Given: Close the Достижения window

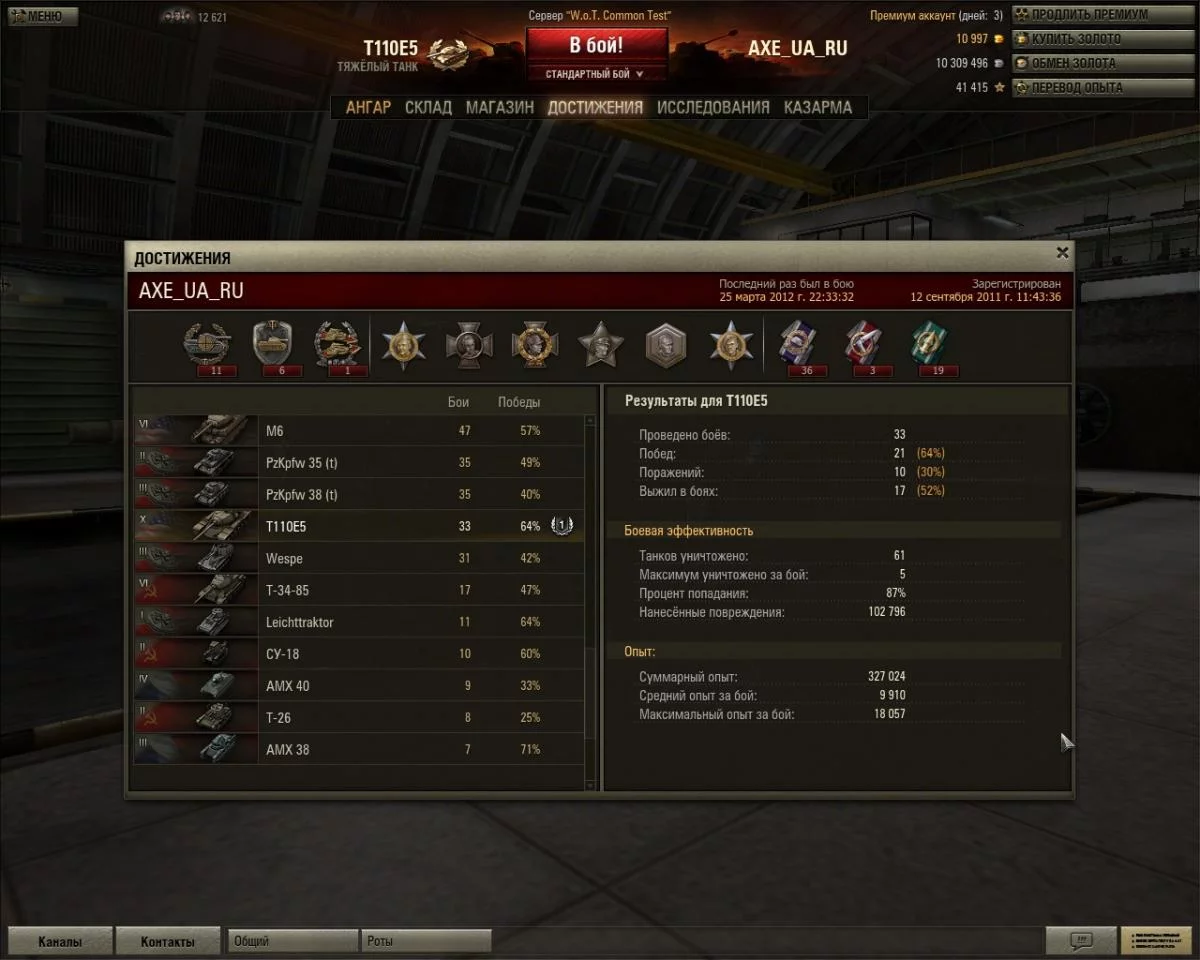Looking at the screenshot, I should pos(1062,253).
